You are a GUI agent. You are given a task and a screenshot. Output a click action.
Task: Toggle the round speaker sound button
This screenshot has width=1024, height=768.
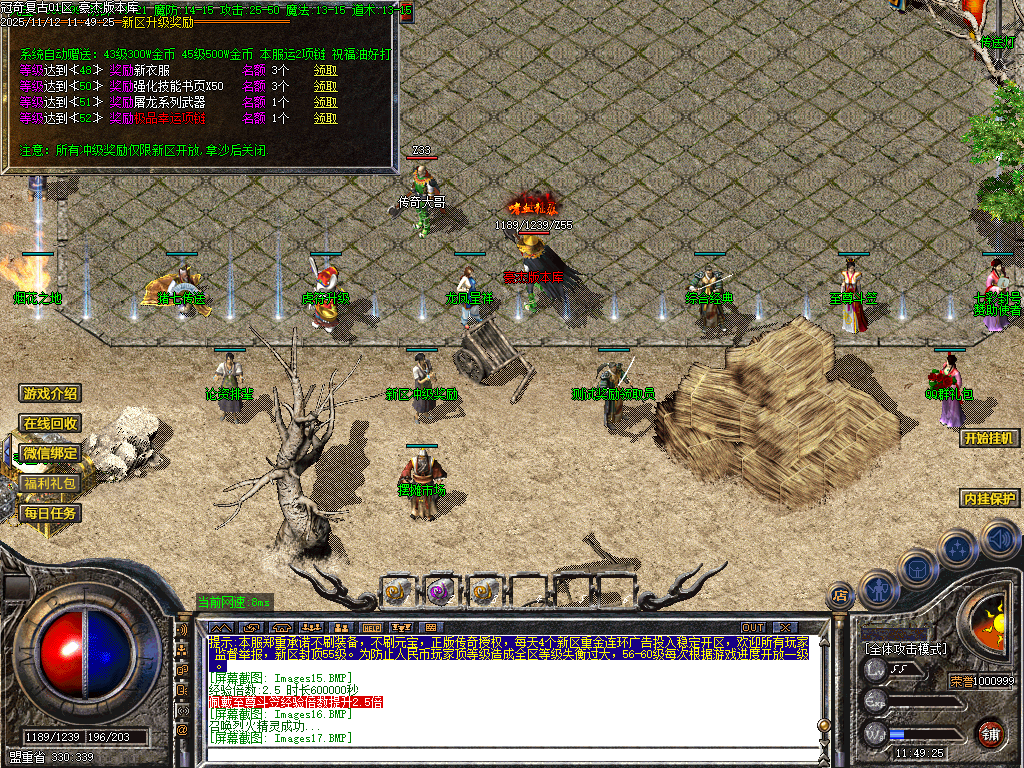click(x=1000, y=541)
